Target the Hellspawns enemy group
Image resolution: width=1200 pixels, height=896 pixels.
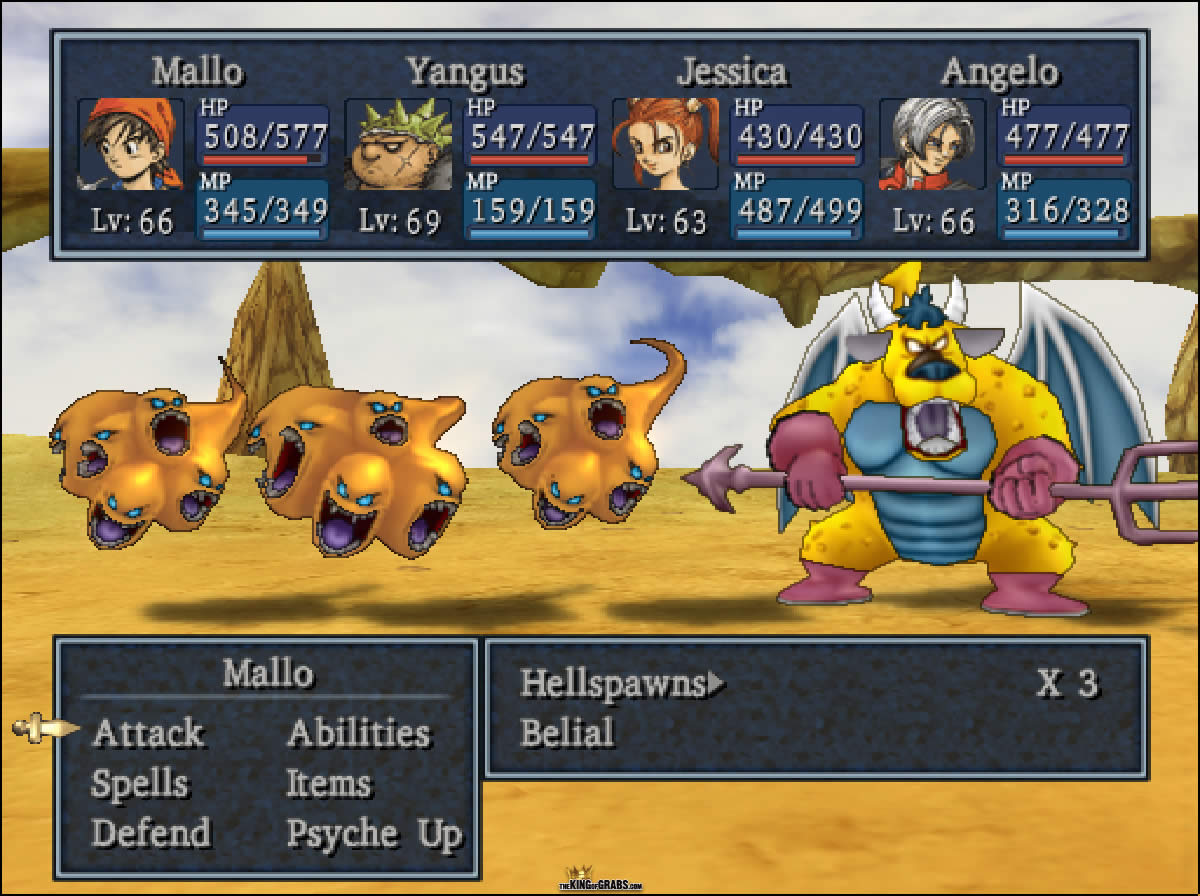click(614, 684)
